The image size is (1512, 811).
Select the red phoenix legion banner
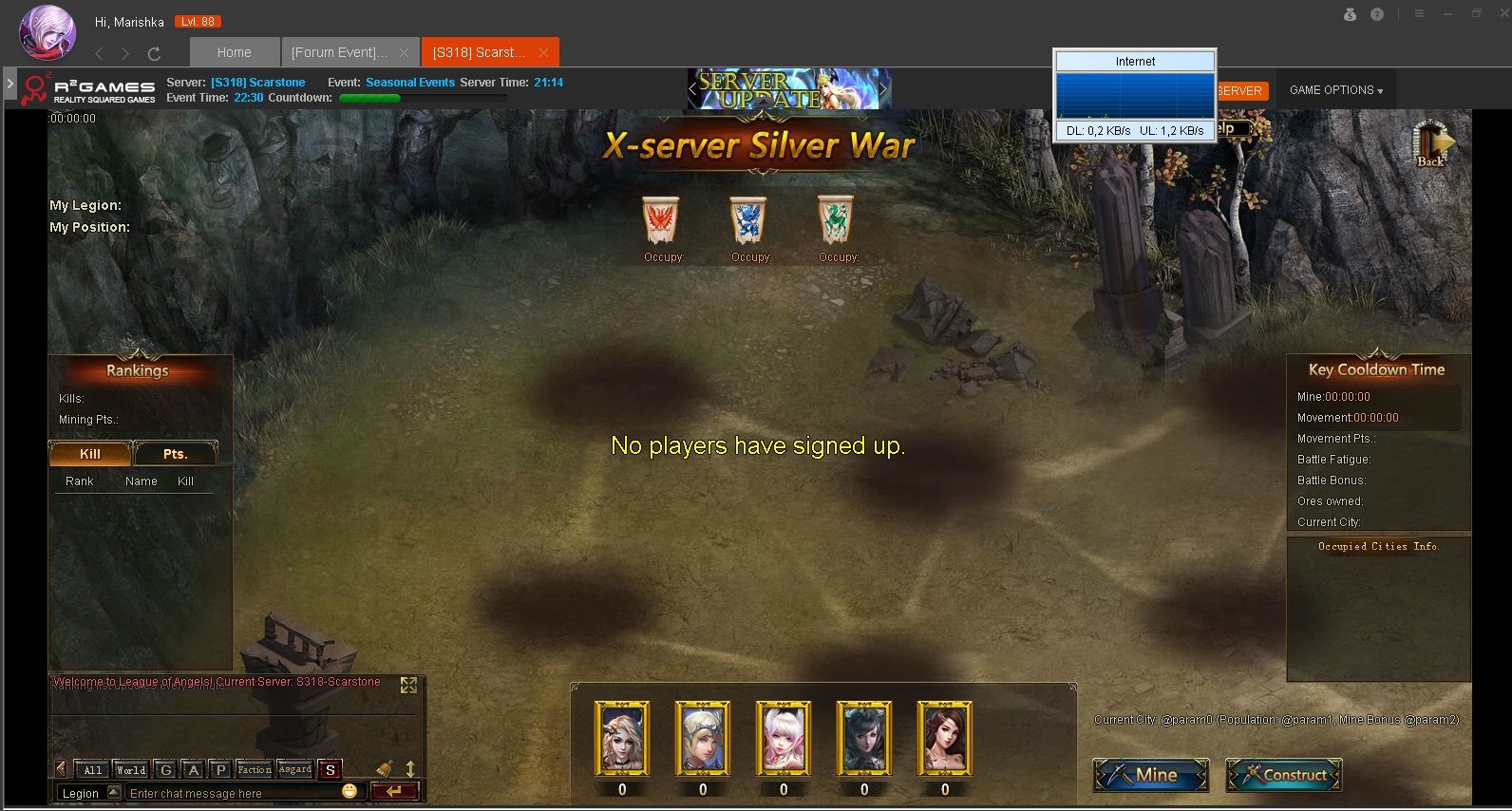coord(661,220)
